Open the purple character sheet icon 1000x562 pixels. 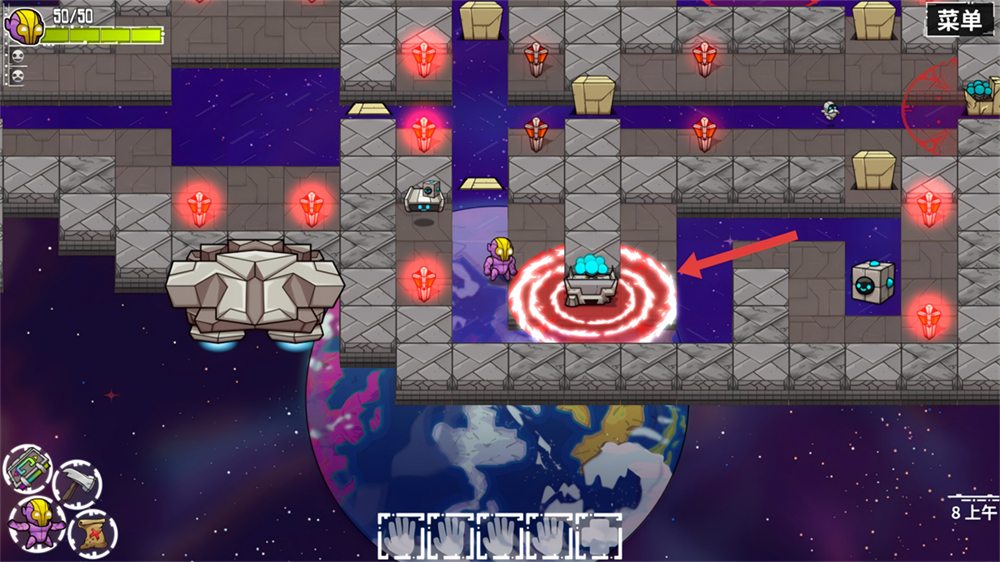[37, 522]
